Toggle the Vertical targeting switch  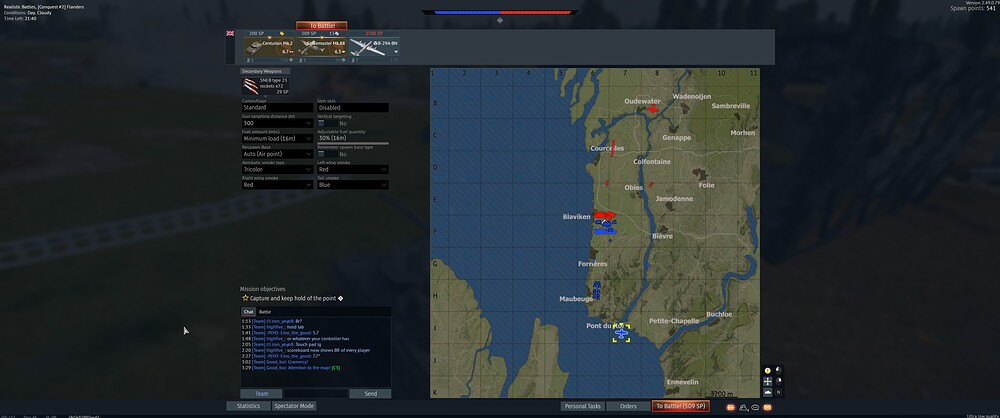[328, 123]
